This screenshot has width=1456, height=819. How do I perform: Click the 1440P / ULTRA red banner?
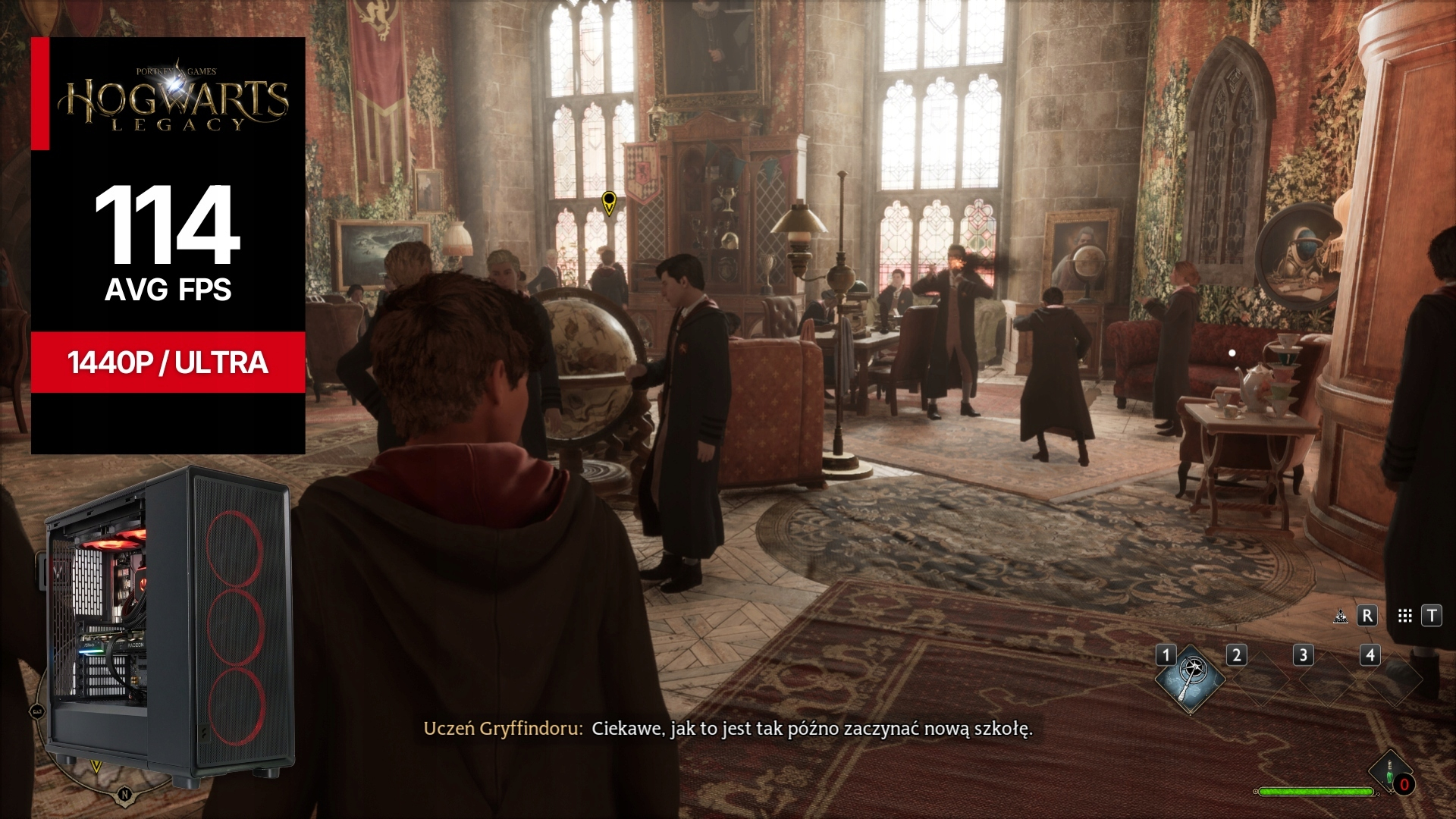point(168,362)
